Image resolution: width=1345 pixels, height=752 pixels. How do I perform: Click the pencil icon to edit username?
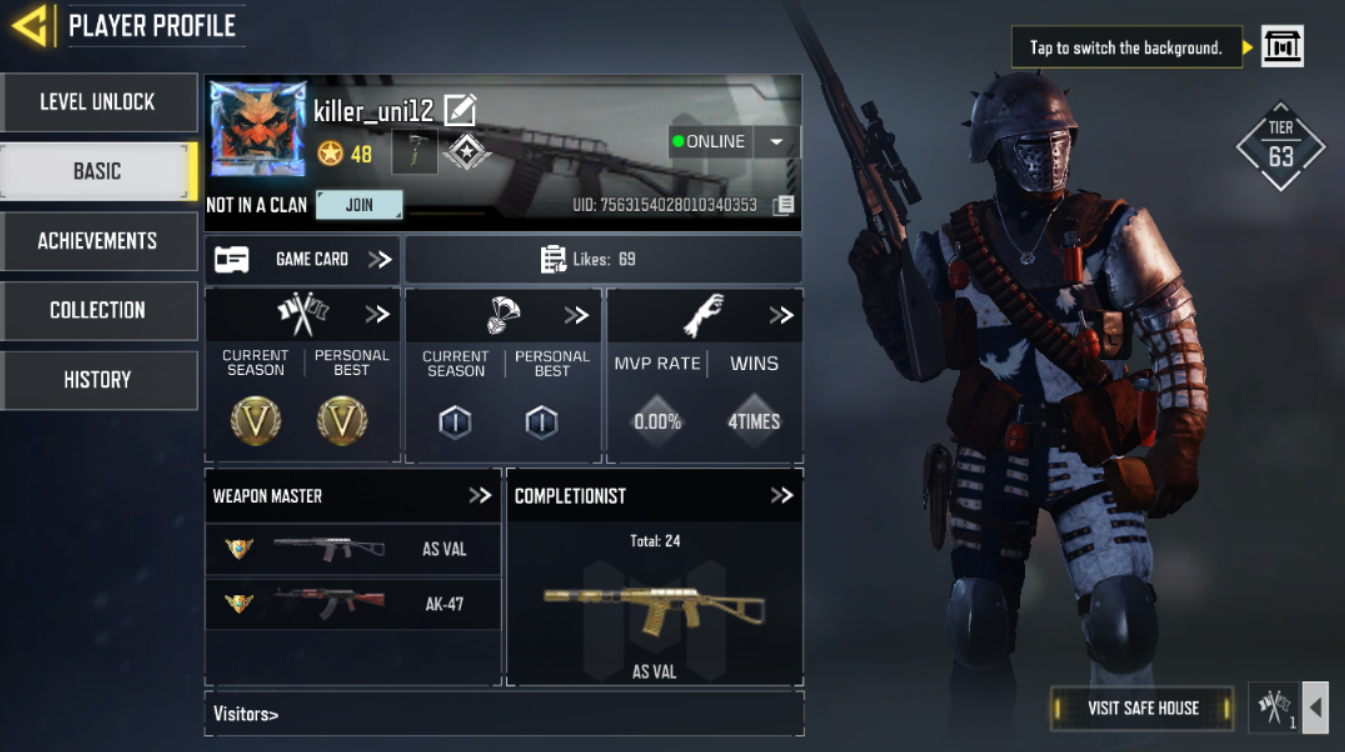coord(461,110)
